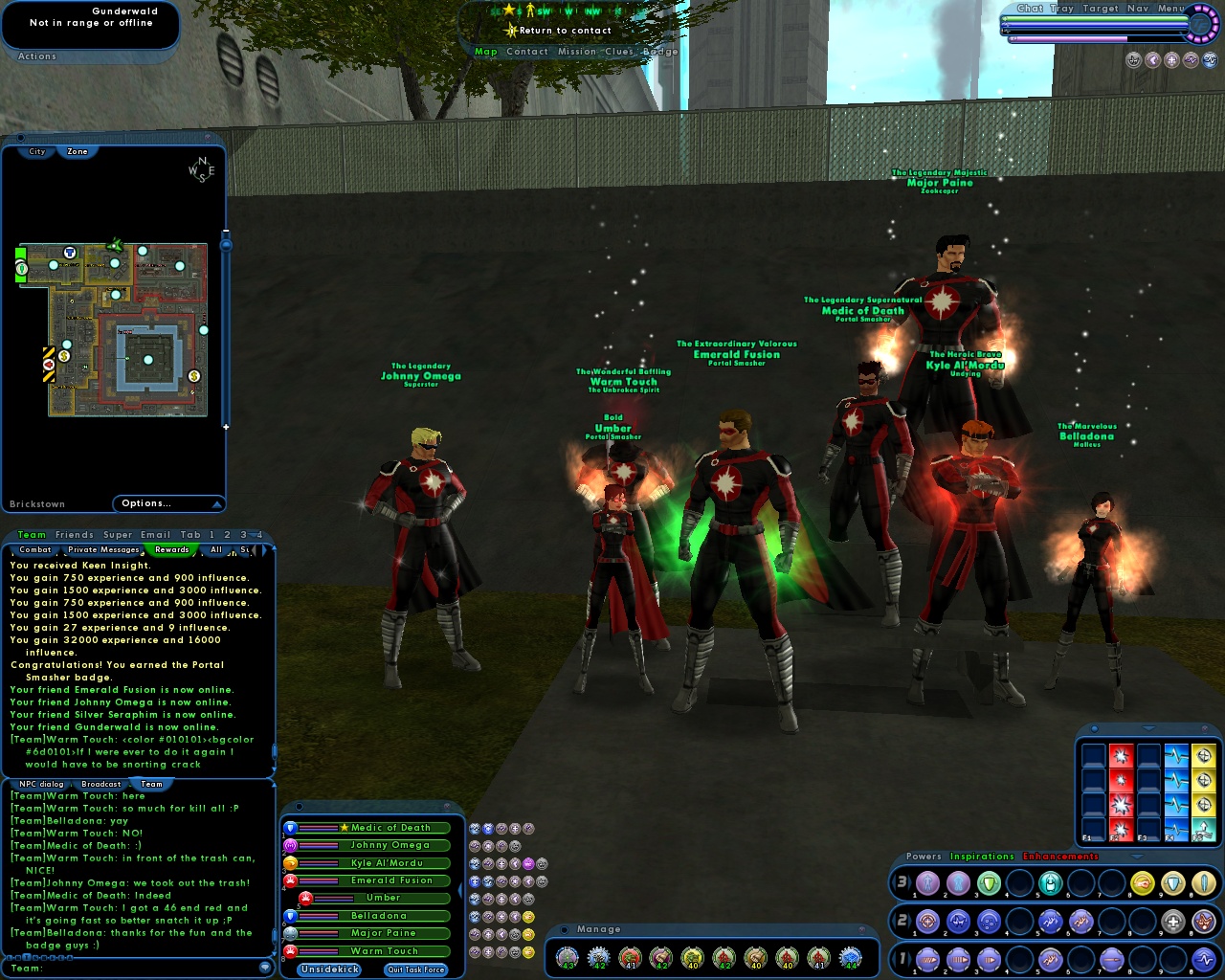This screenshot has width=1225, height=980.
Task: Click Johnny Omega's purple archetype icon
Action: click(290, 845)
